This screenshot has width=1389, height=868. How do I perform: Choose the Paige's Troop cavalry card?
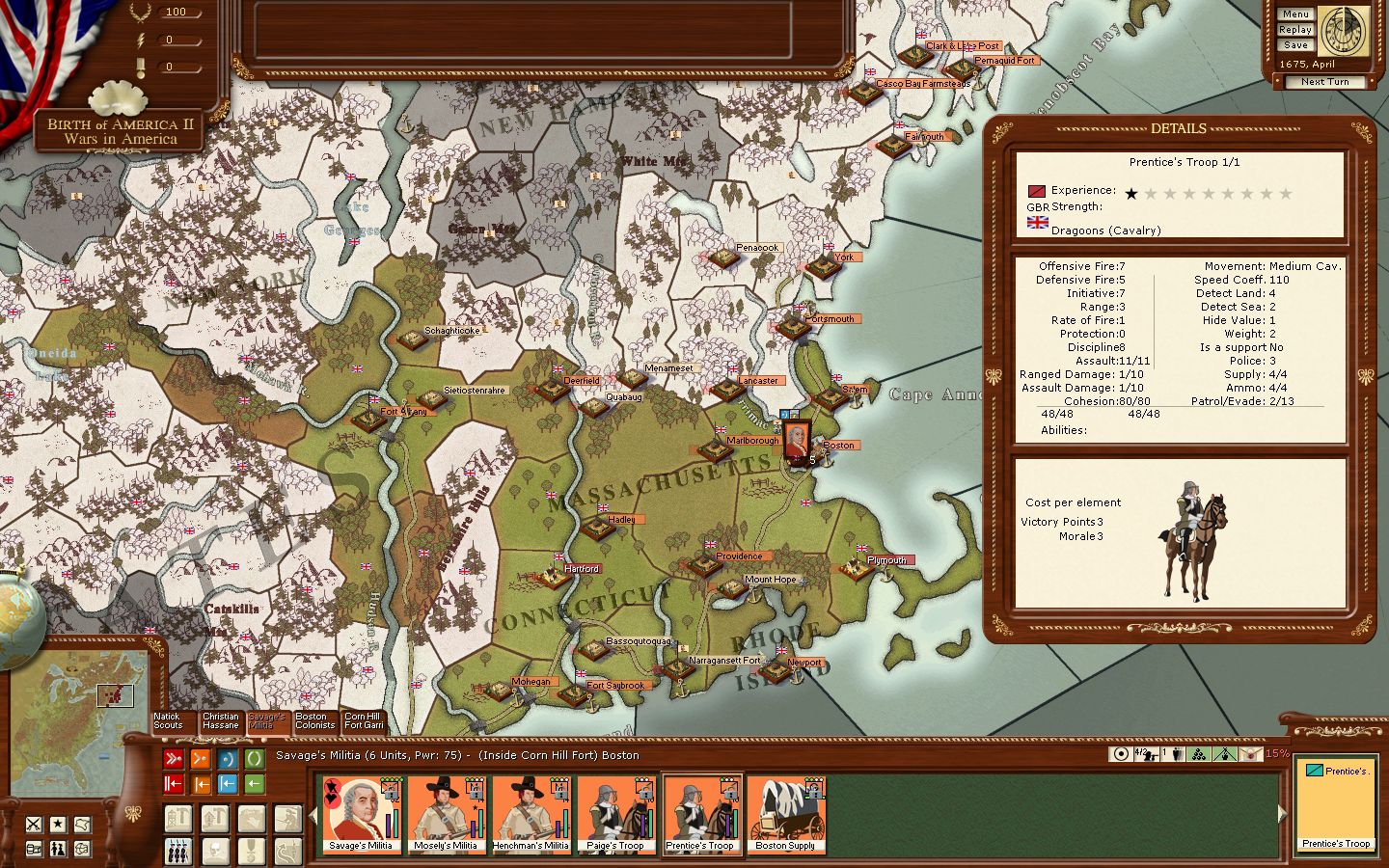coord(615,815)
